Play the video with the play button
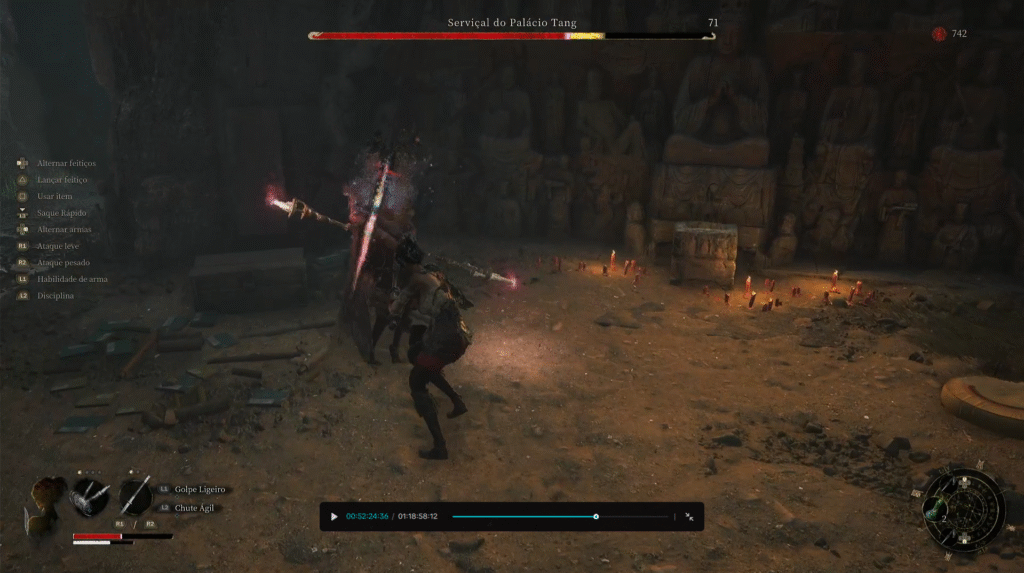1024x573 pixels. [x=334, y=517]
